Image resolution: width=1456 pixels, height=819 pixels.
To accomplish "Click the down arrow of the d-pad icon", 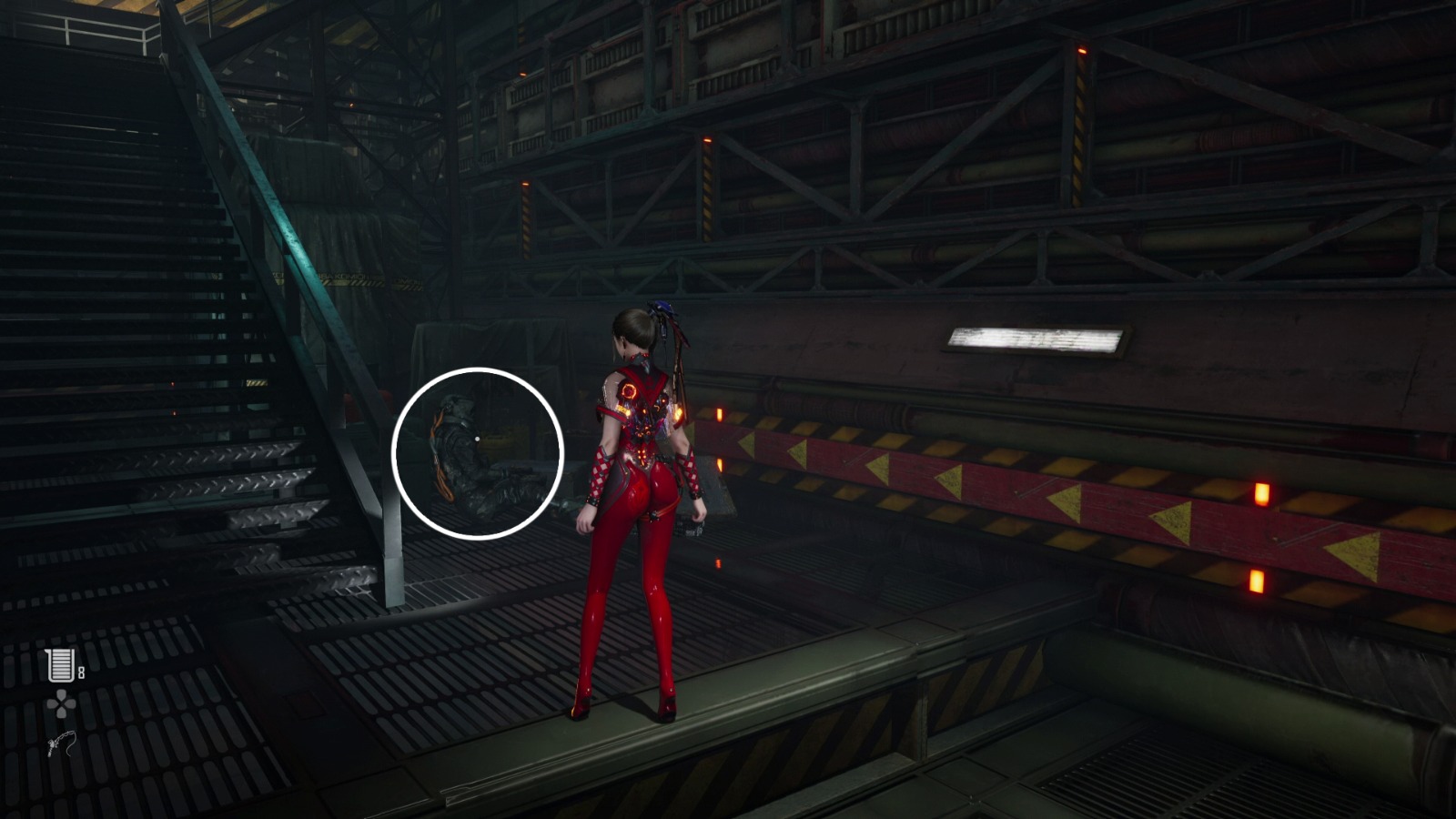I will click(61, 713).
